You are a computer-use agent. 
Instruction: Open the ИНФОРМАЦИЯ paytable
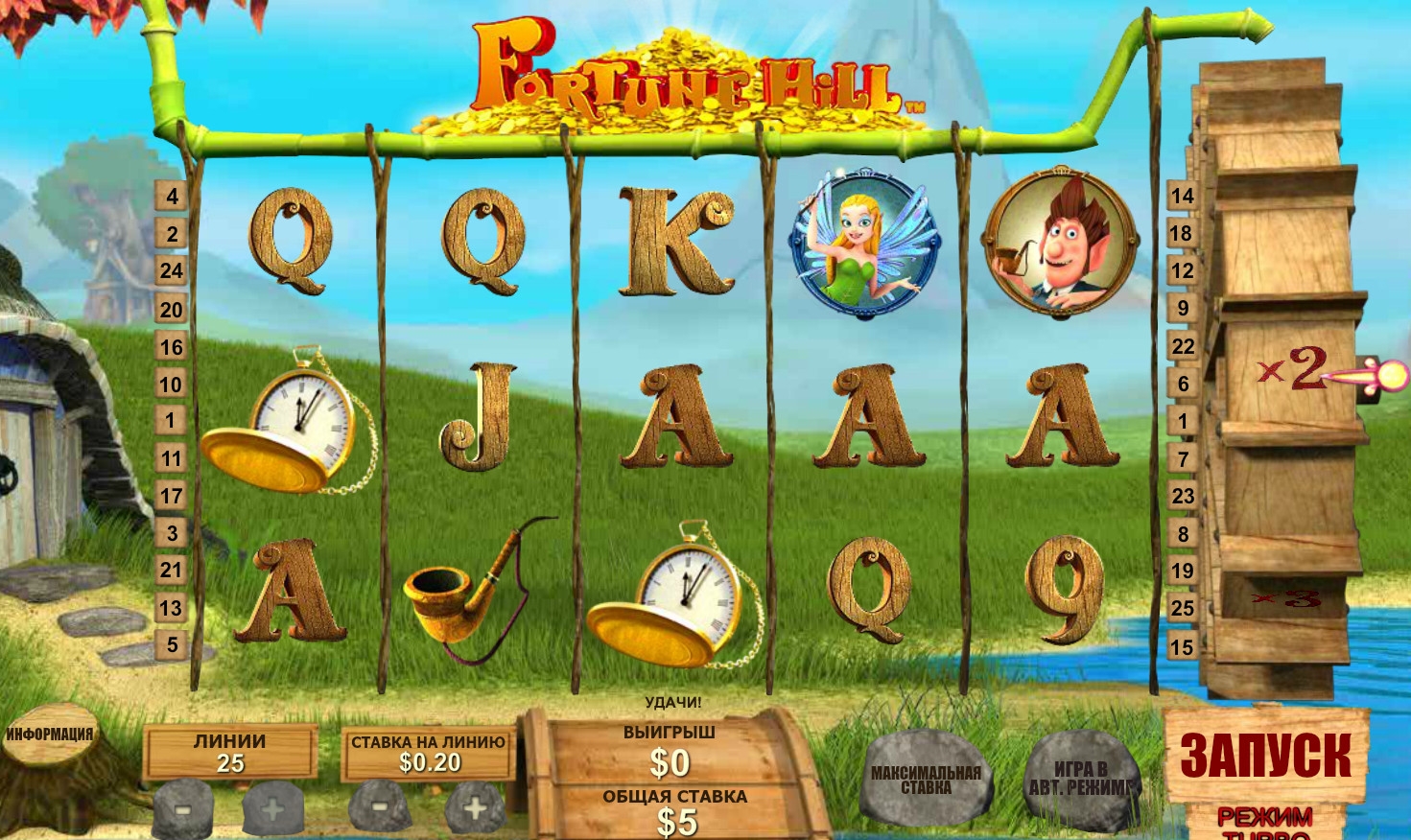click(x=50, y=735)
